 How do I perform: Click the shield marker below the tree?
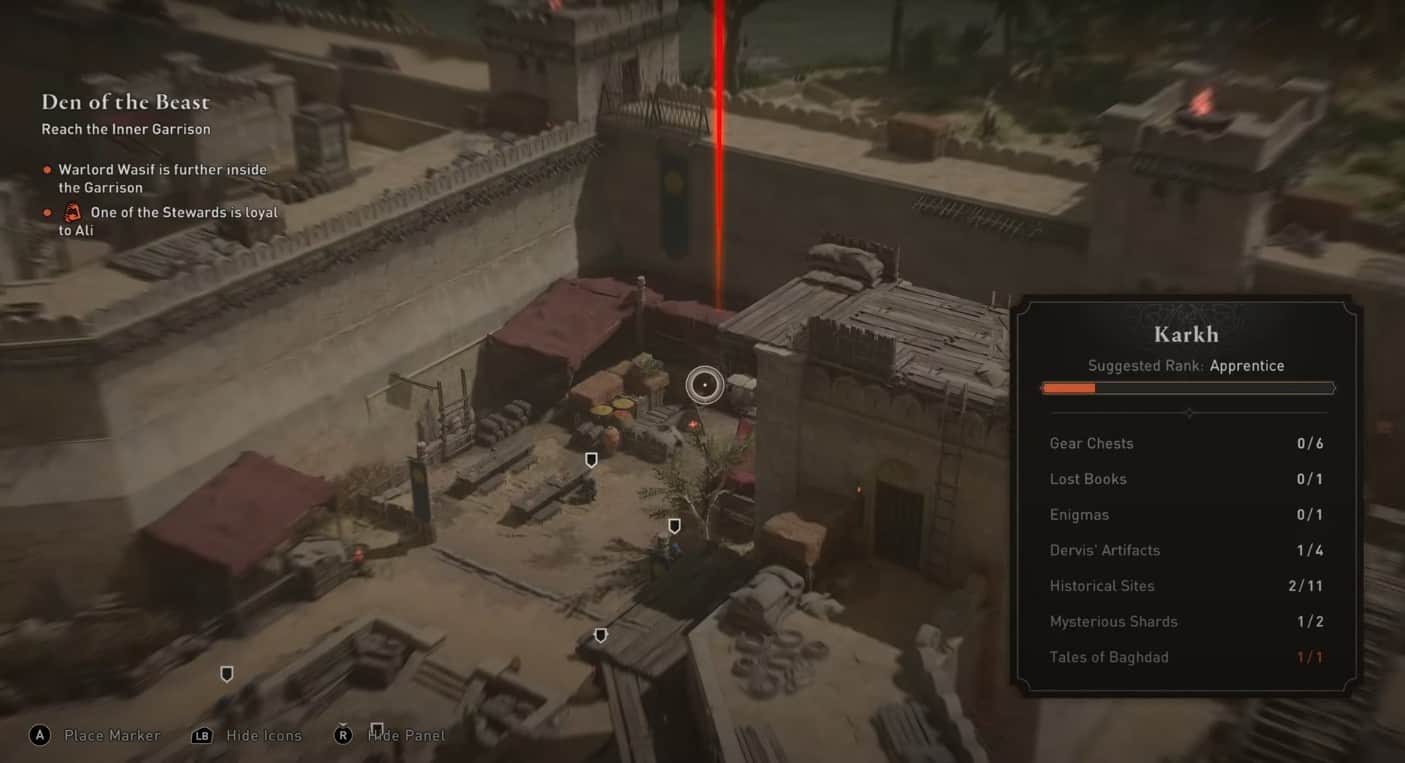pyautogui.click(x=674, y=525)
